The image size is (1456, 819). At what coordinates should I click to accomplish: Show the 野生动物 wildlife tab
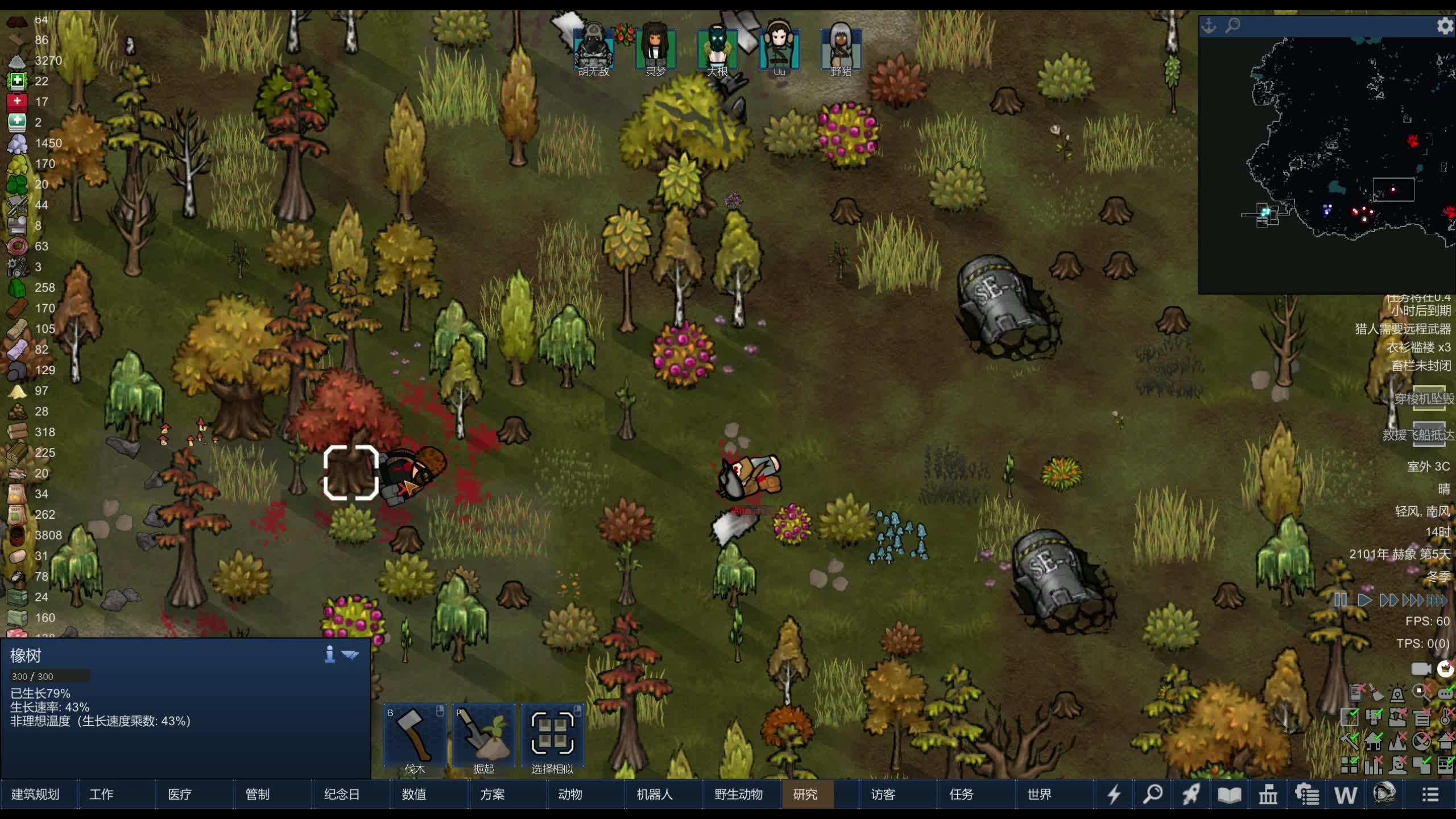point(738,795)
